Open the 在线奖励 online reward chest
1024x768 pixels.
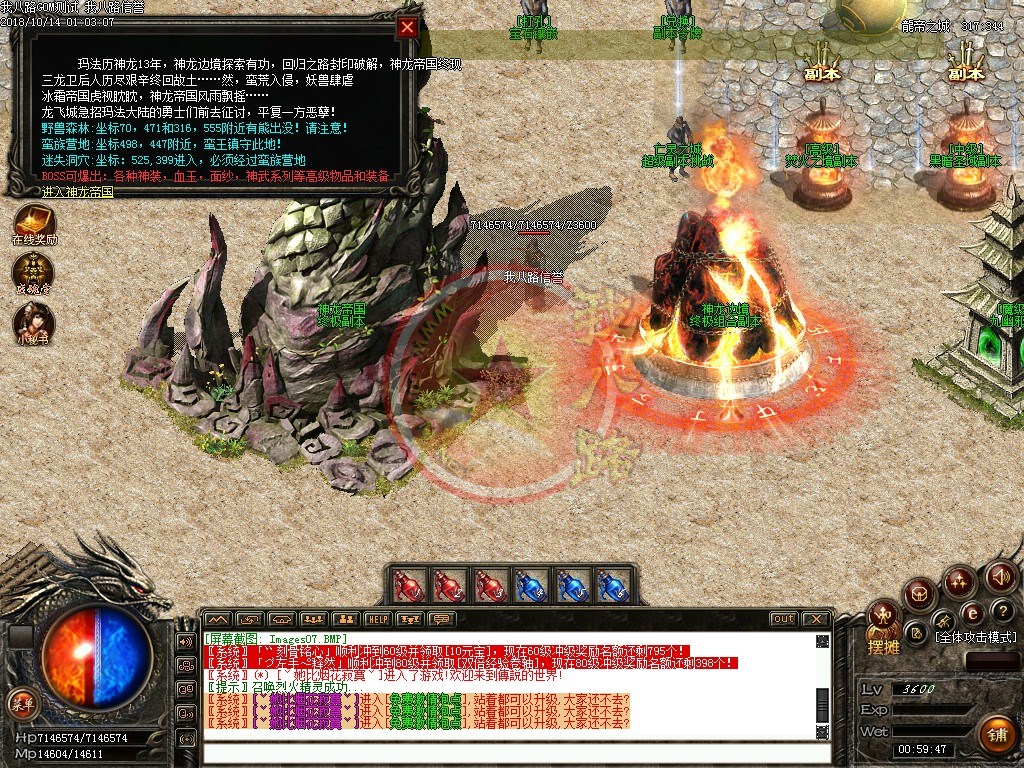pyautogui.click(x=34, y=222)
